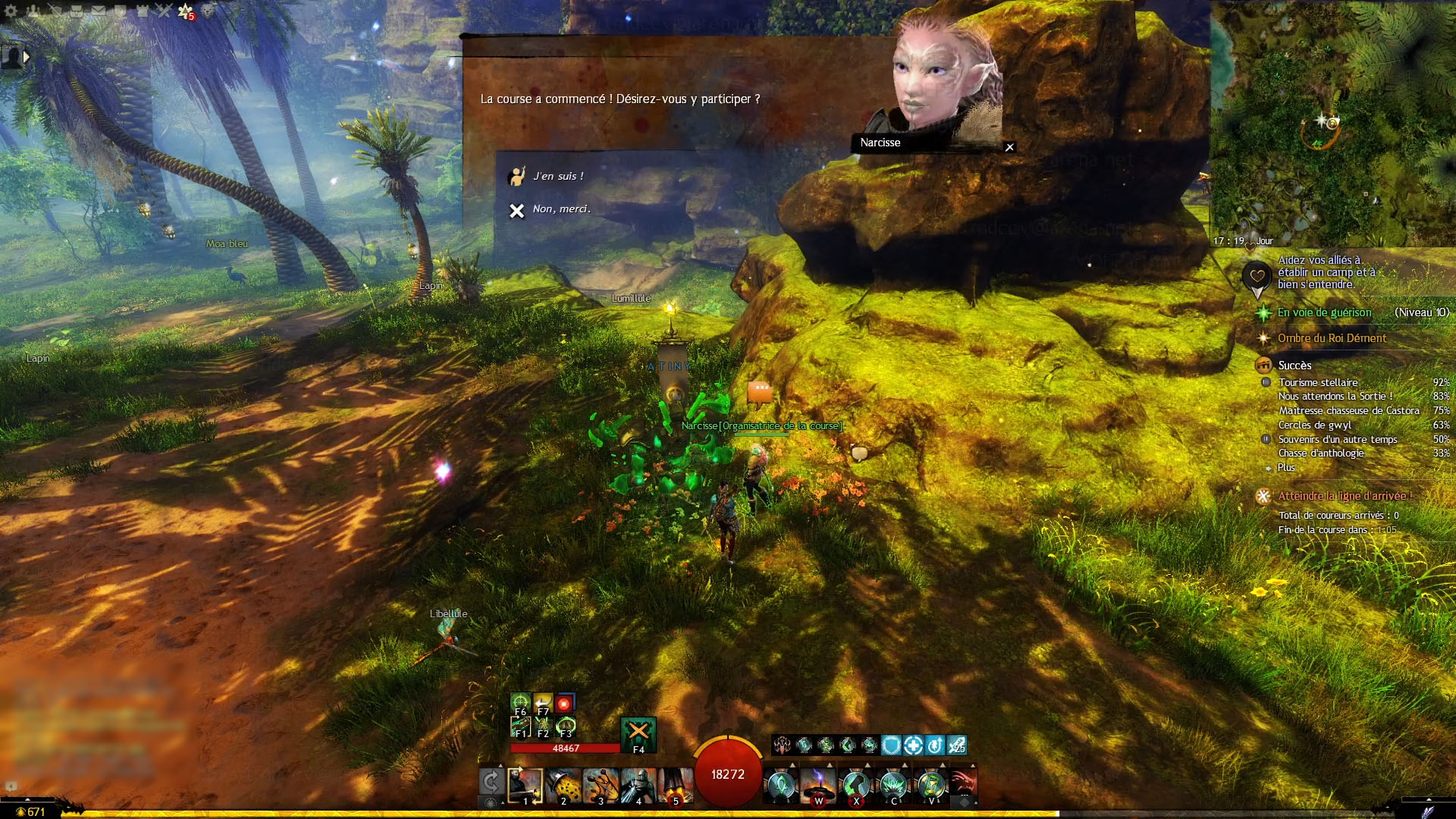This screenshot has height=819, width=1456.
Task: Open the gear-shaped game menu
Action: [x=11, y=11]
